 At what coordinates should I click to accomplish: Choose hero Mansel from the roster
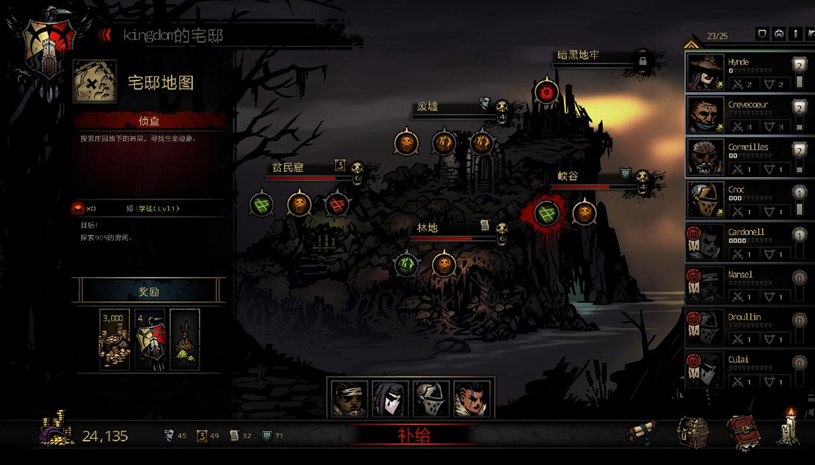tap(747, 284)
